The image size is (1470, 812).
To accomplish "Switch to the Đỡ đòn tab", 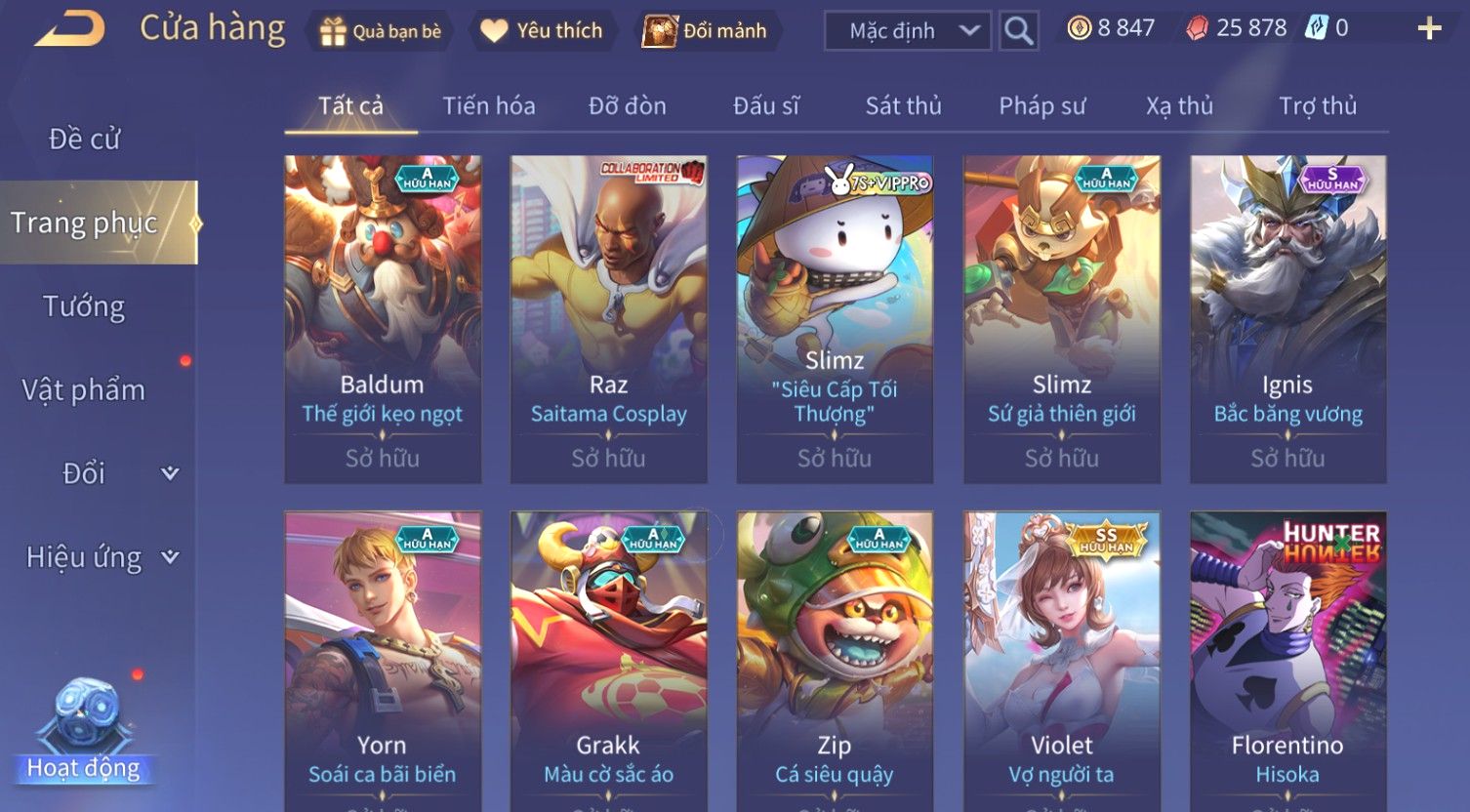I will [x=627, y=105].
